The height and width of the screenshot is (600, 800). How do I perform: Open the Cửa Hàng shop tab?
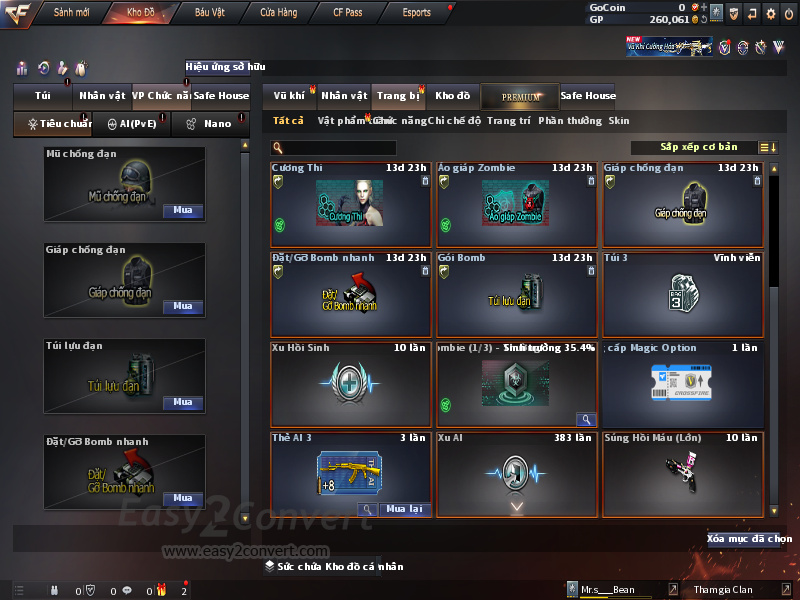[x=278, y=13]
